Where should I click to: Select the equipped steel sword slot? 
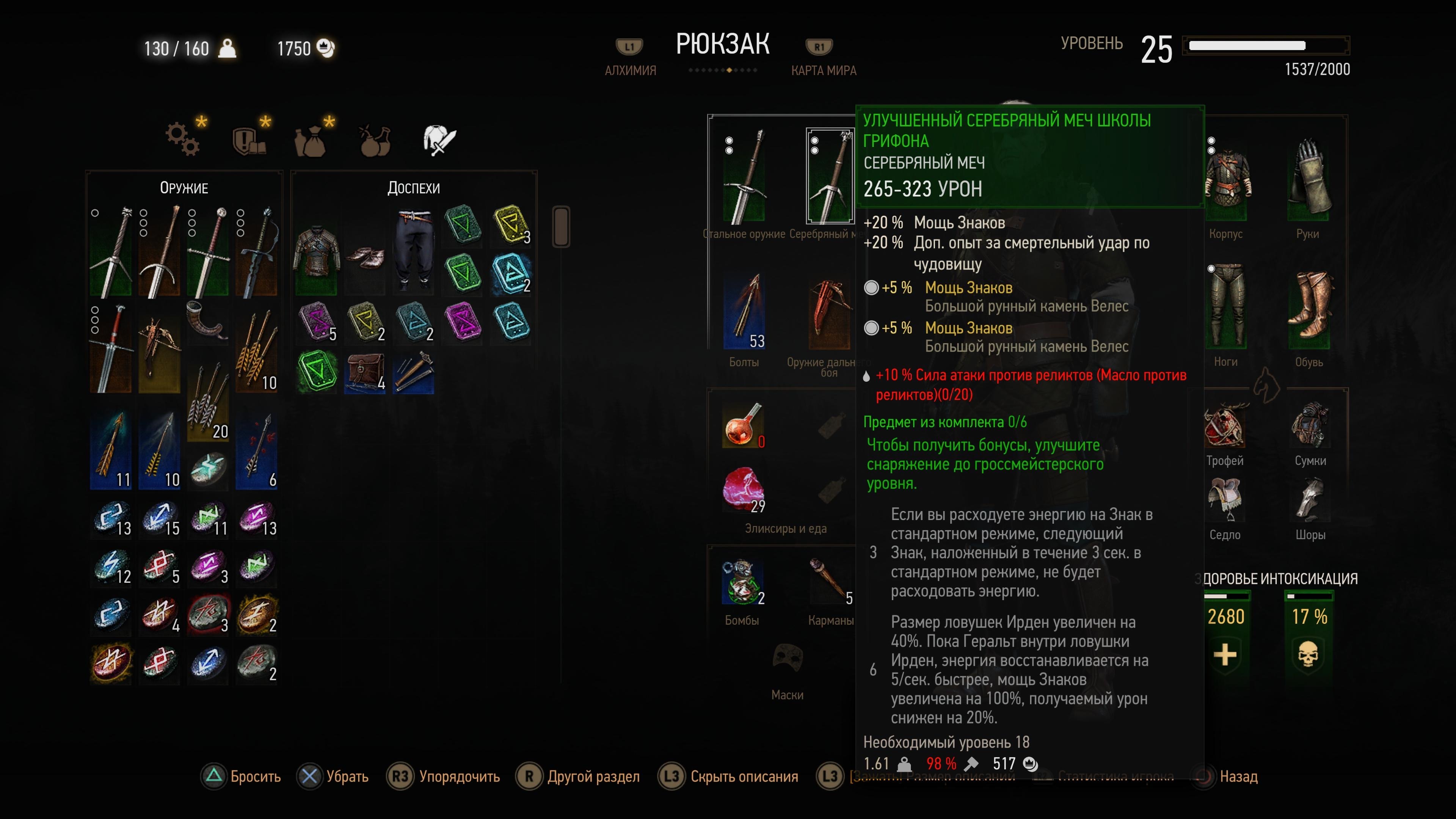point(744,176)
